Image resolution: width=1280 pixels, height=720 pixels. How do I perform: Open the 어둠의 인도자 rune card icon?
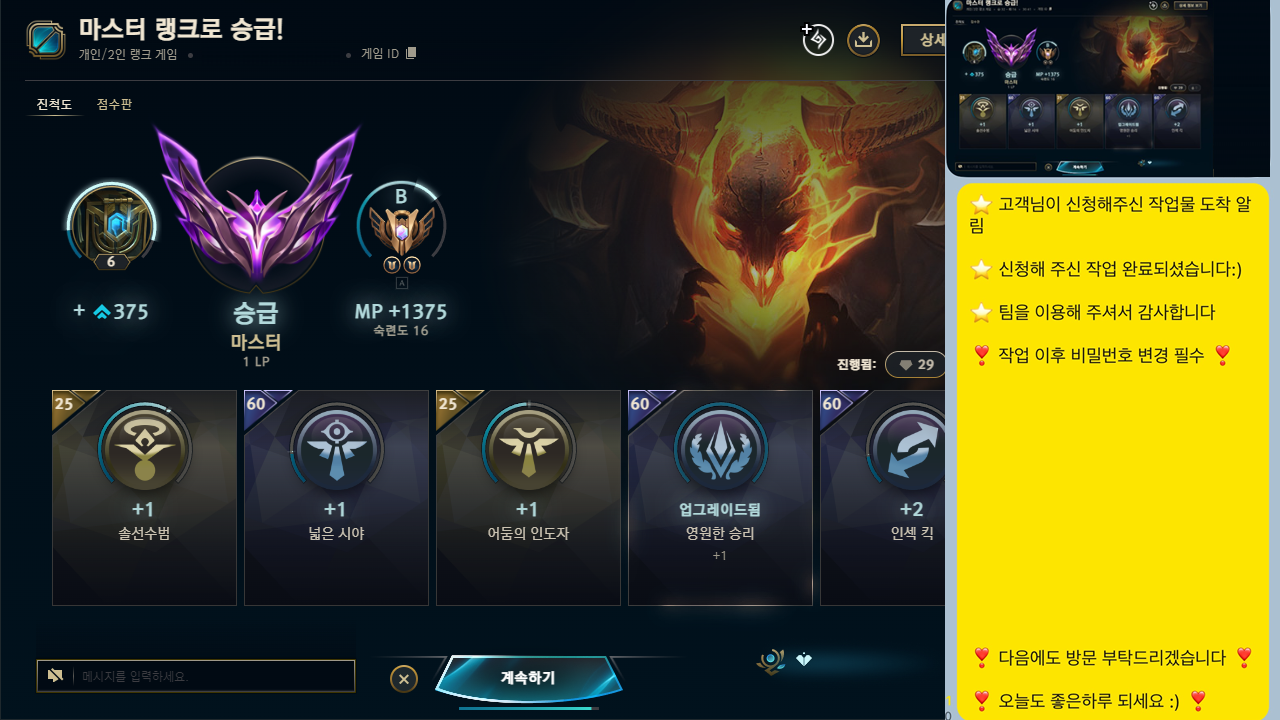[528, 450]
